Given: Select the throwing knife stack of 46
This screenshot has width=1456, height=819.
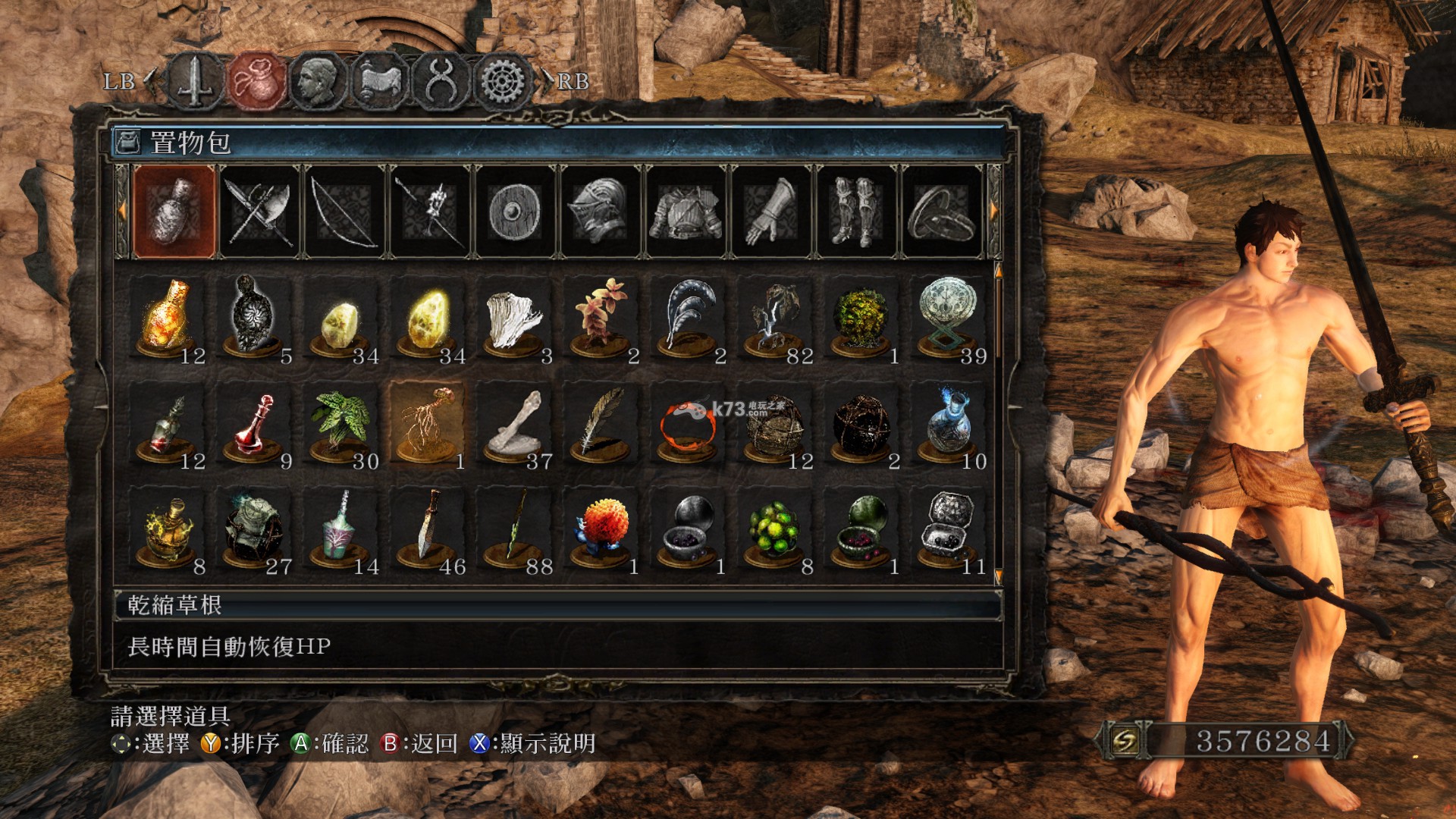Looking at the screenshot, I should pos(428,529).
